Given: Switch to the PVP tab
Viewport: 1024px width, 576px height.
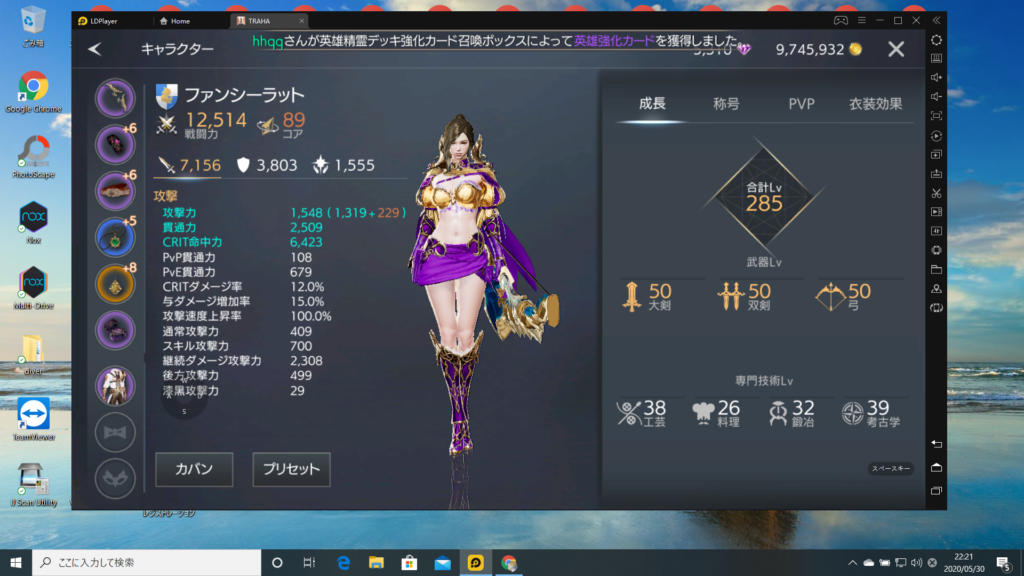Looking at the screenshot, I should point(801,103).
